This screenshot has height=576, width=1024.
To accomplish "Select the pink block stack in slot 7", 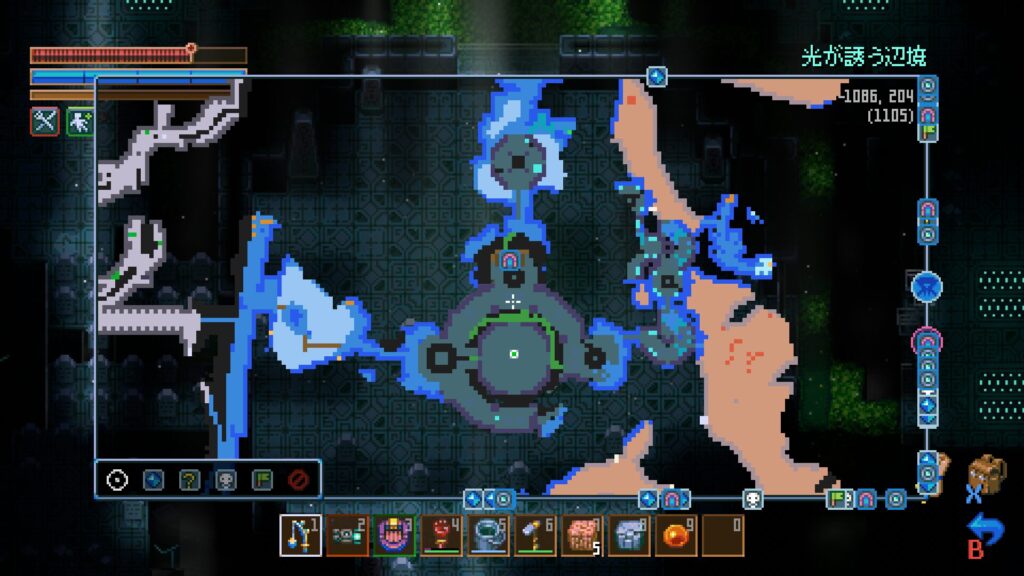I will [582, 535].
